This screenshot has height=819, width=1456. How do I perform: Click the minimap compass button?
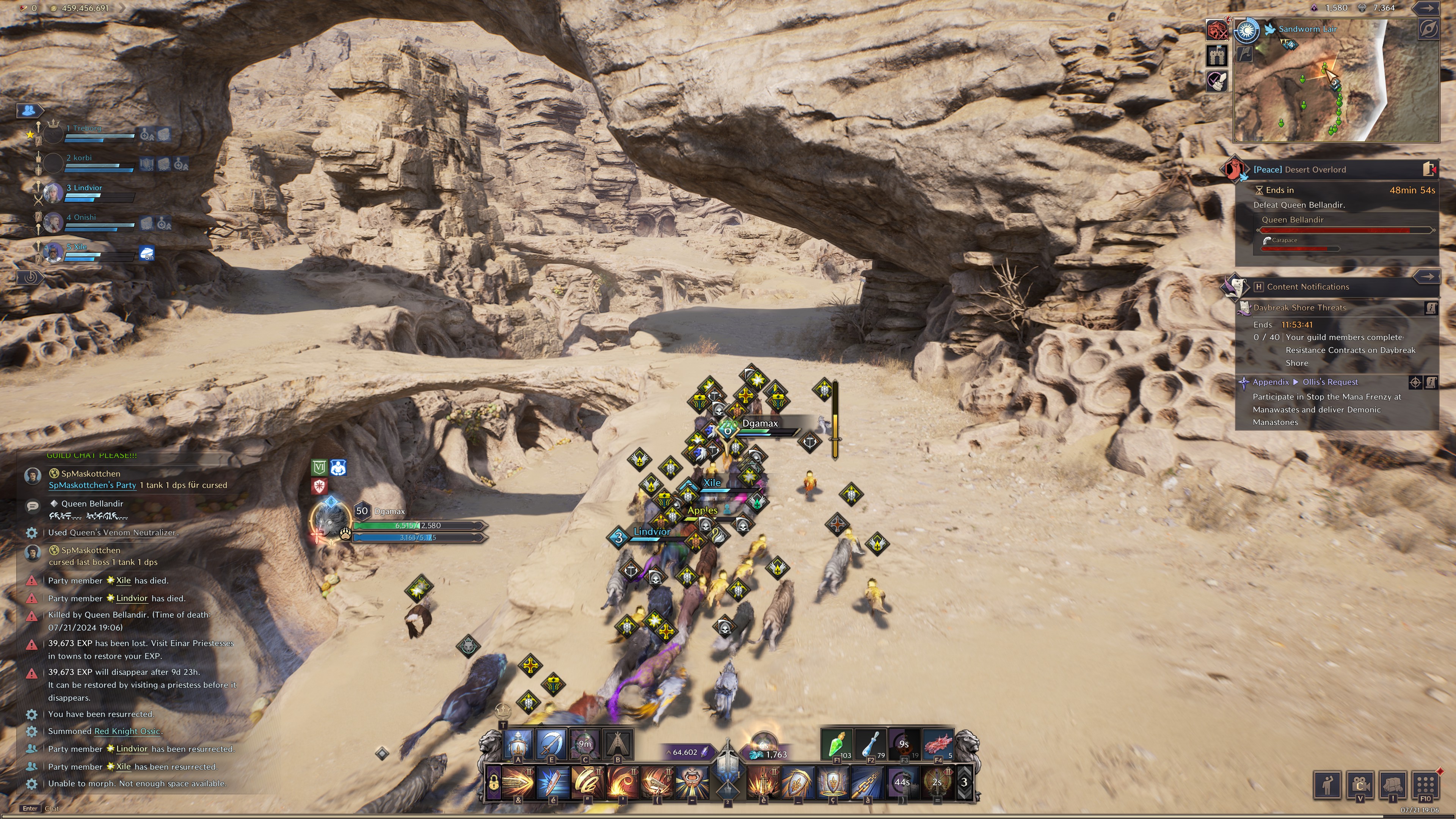1428,30
